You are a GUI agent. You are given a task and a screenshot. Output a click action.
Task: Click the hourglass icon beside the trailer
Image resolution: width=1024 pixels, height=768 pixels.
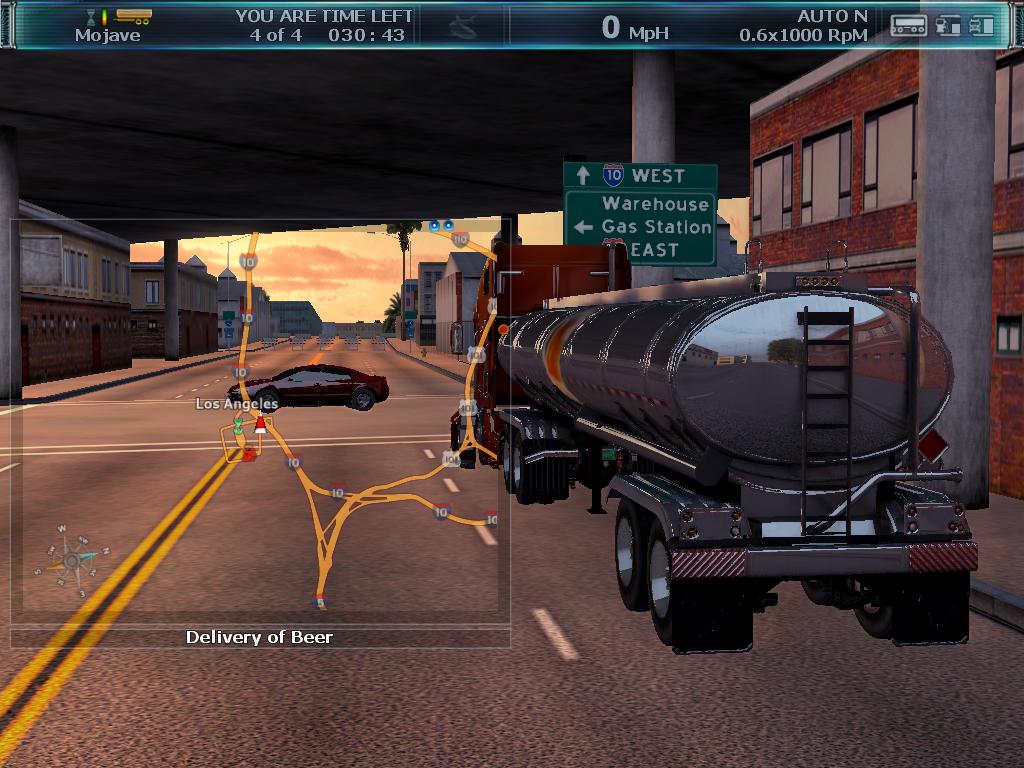click(x=91, y=17)
